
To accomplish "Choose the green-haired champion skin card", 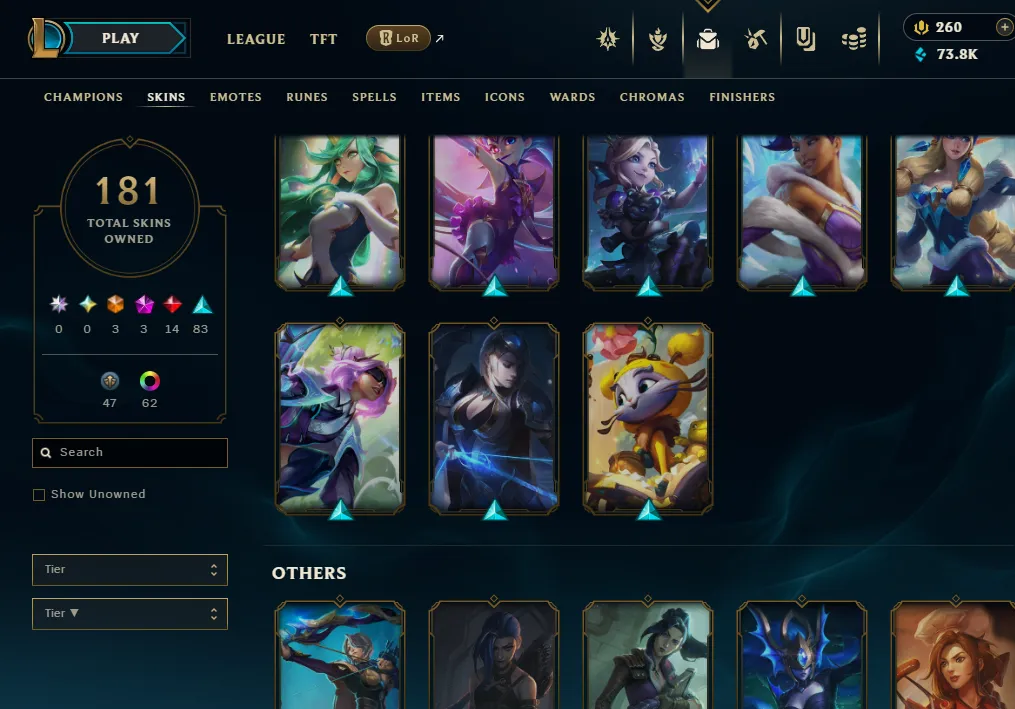I will tap(340, 210).
